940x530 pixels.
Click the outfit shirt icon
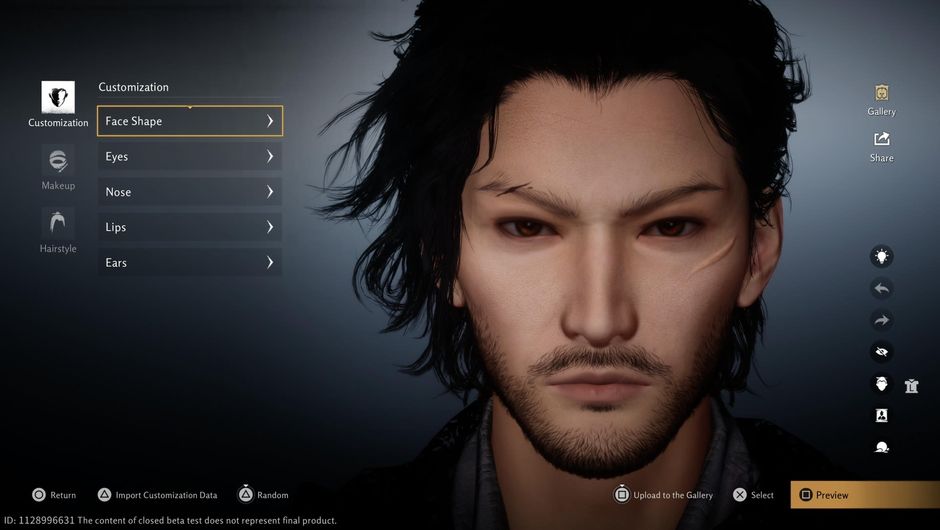[911, 385]
